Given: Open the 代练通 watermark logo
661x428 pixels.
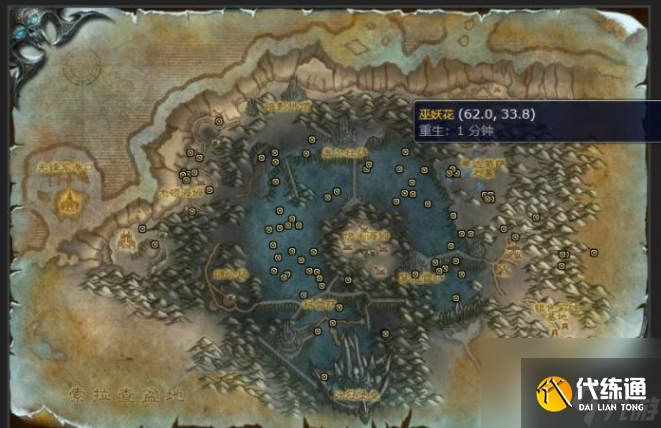Looking at the screenshot, I should tap(591, 393).
